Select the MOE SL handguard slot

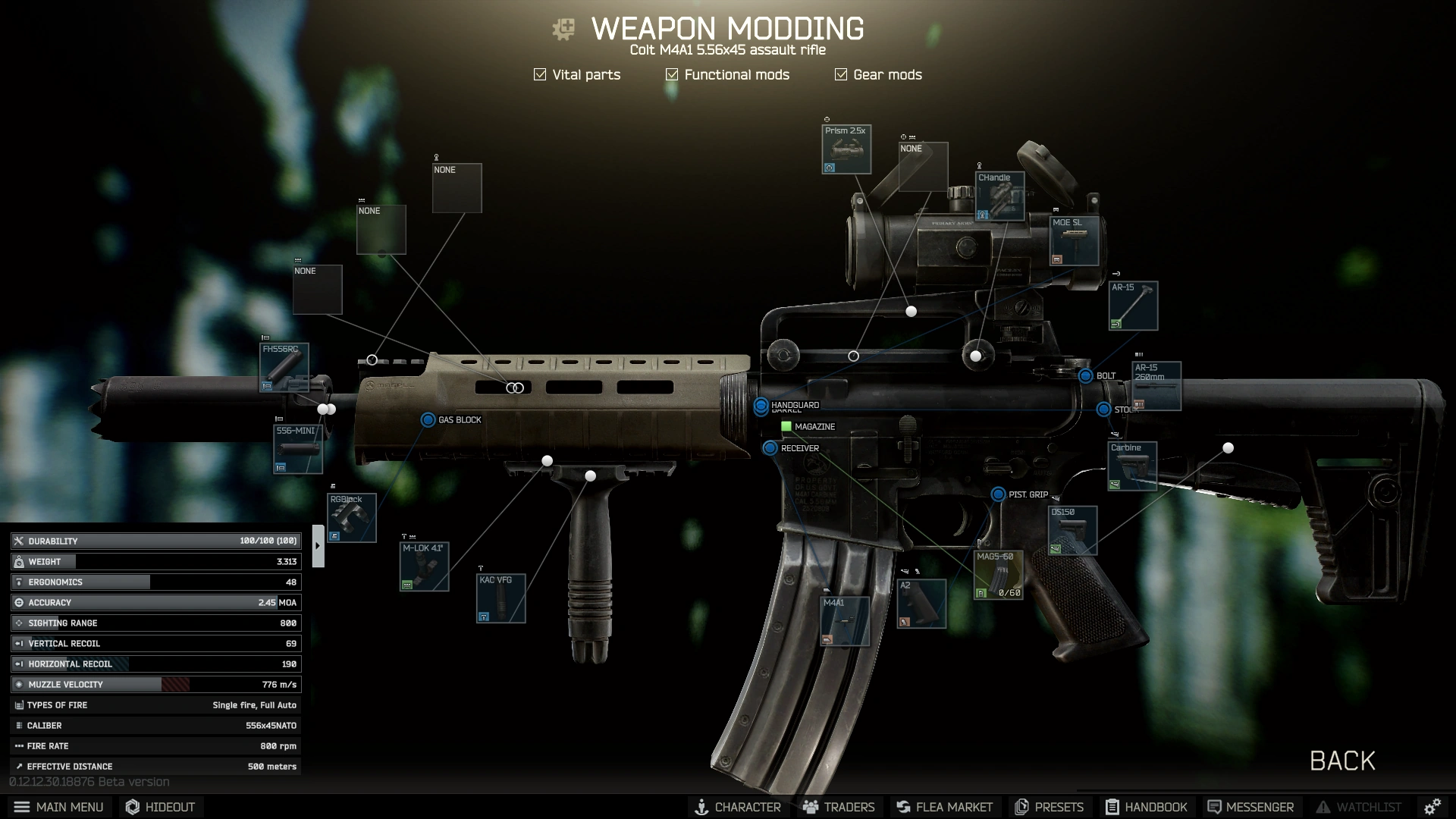[1074, 241]
